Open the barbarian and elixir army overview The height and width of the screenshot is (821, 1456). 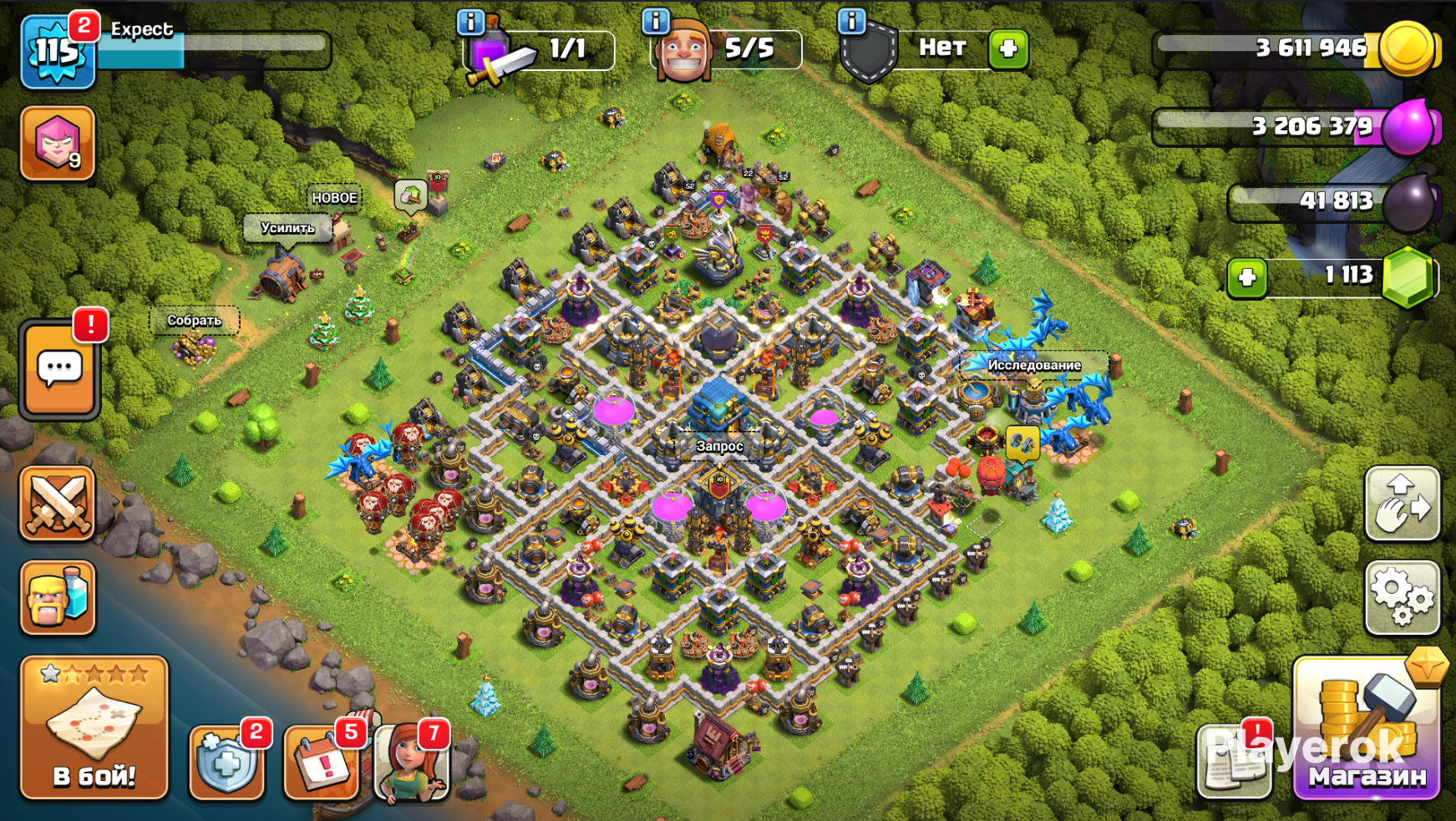(x=58, y=598)
